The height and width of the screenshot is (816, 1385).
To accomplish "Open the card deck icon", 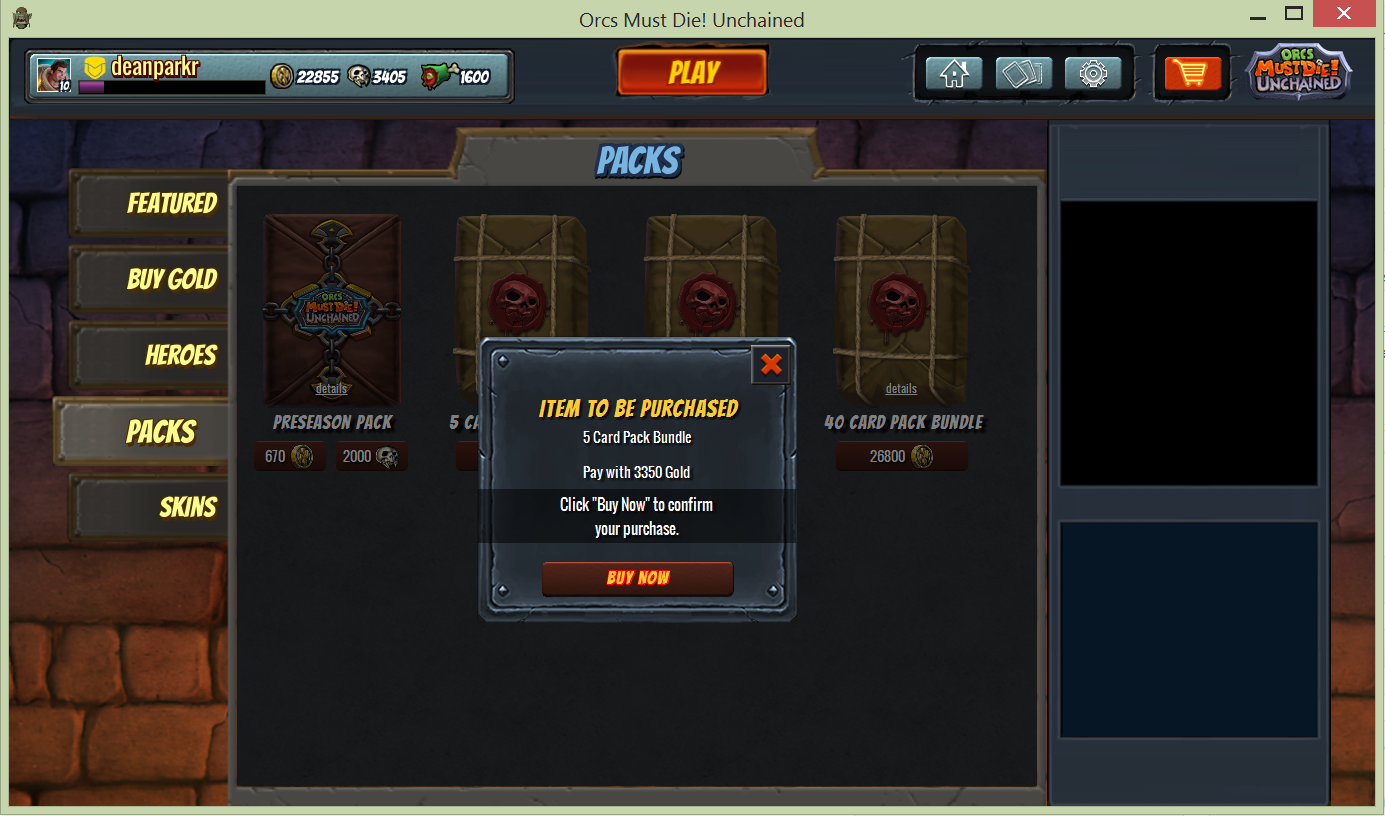I will (x=1023, y=74).
